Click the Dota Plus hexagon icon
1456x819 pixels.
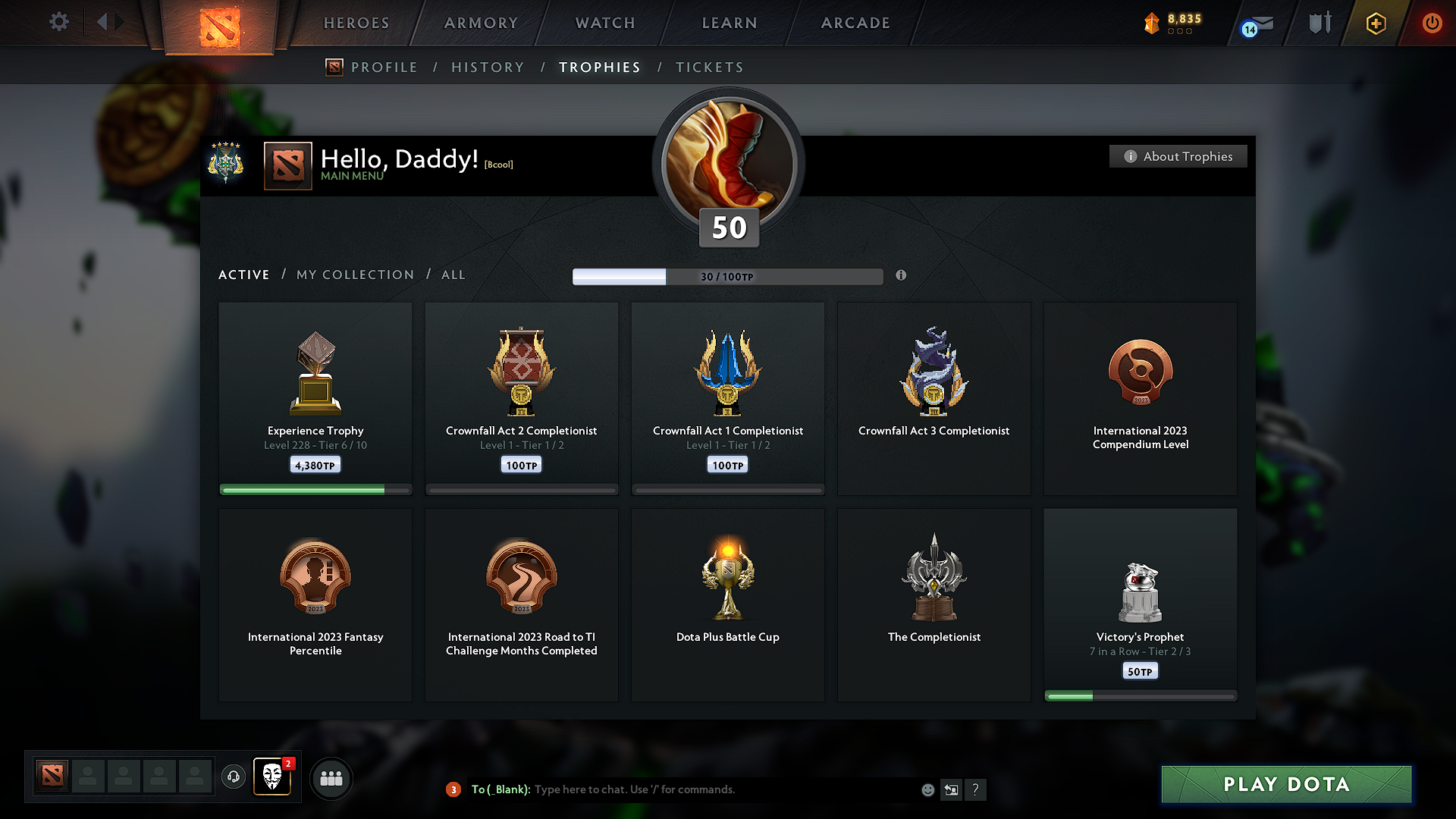(x=1375, y=24)
